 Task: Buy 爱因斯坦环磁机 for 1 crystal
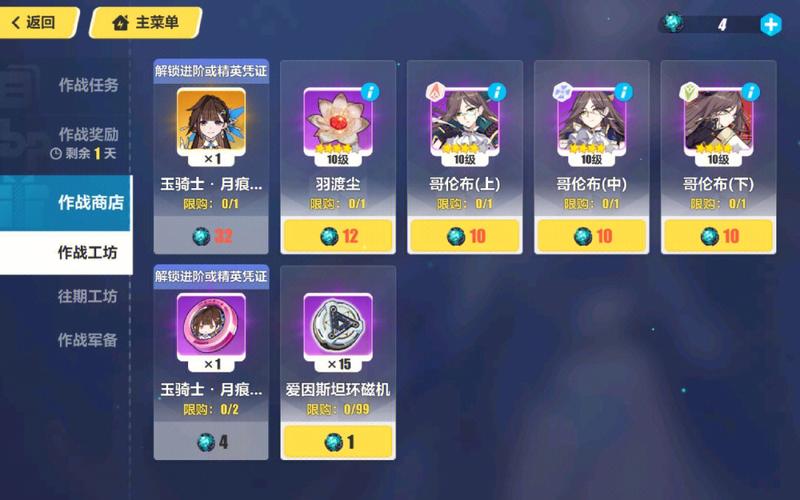coord(338,442)
